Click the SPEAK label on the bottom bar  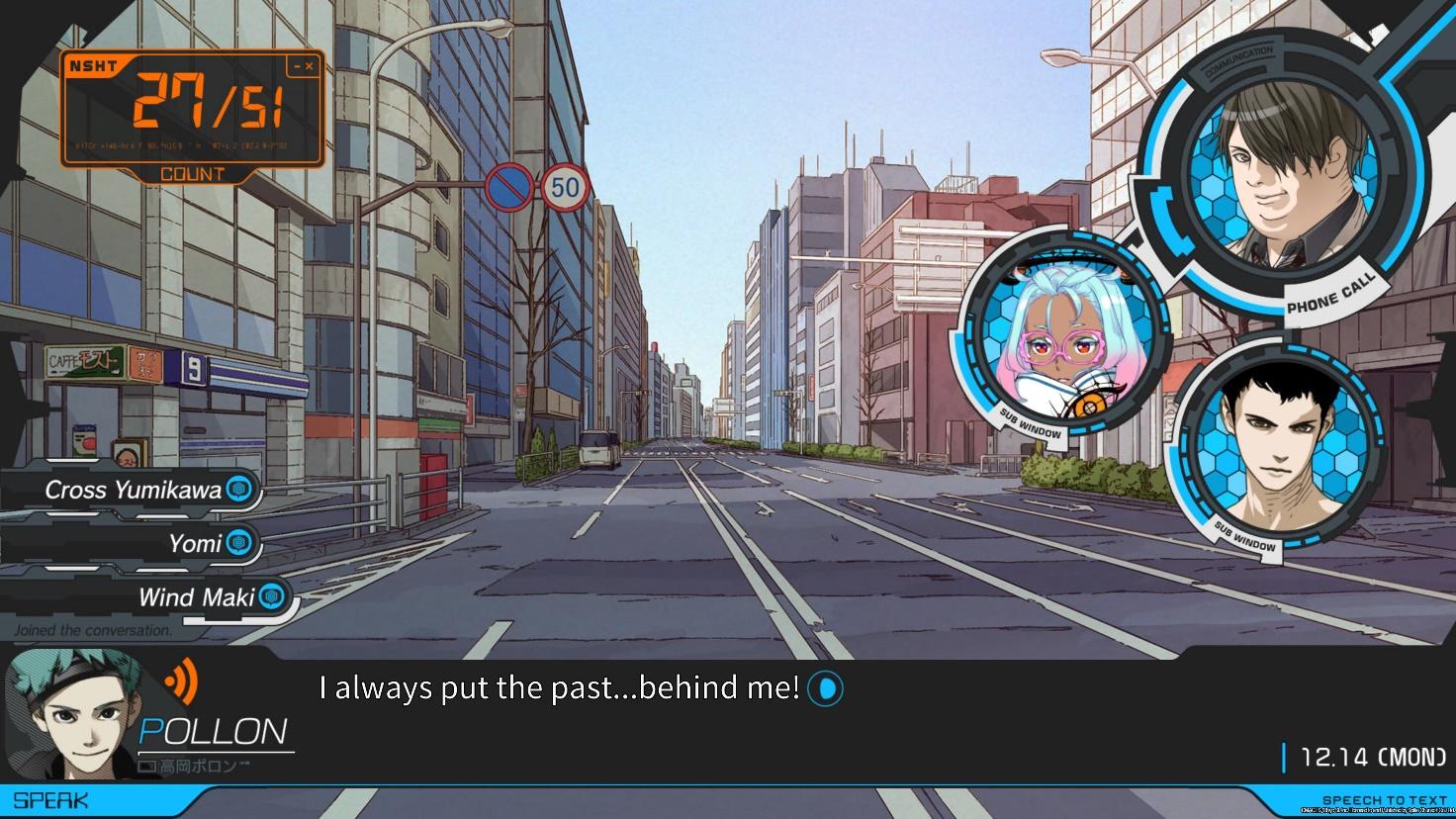(50, 800)
